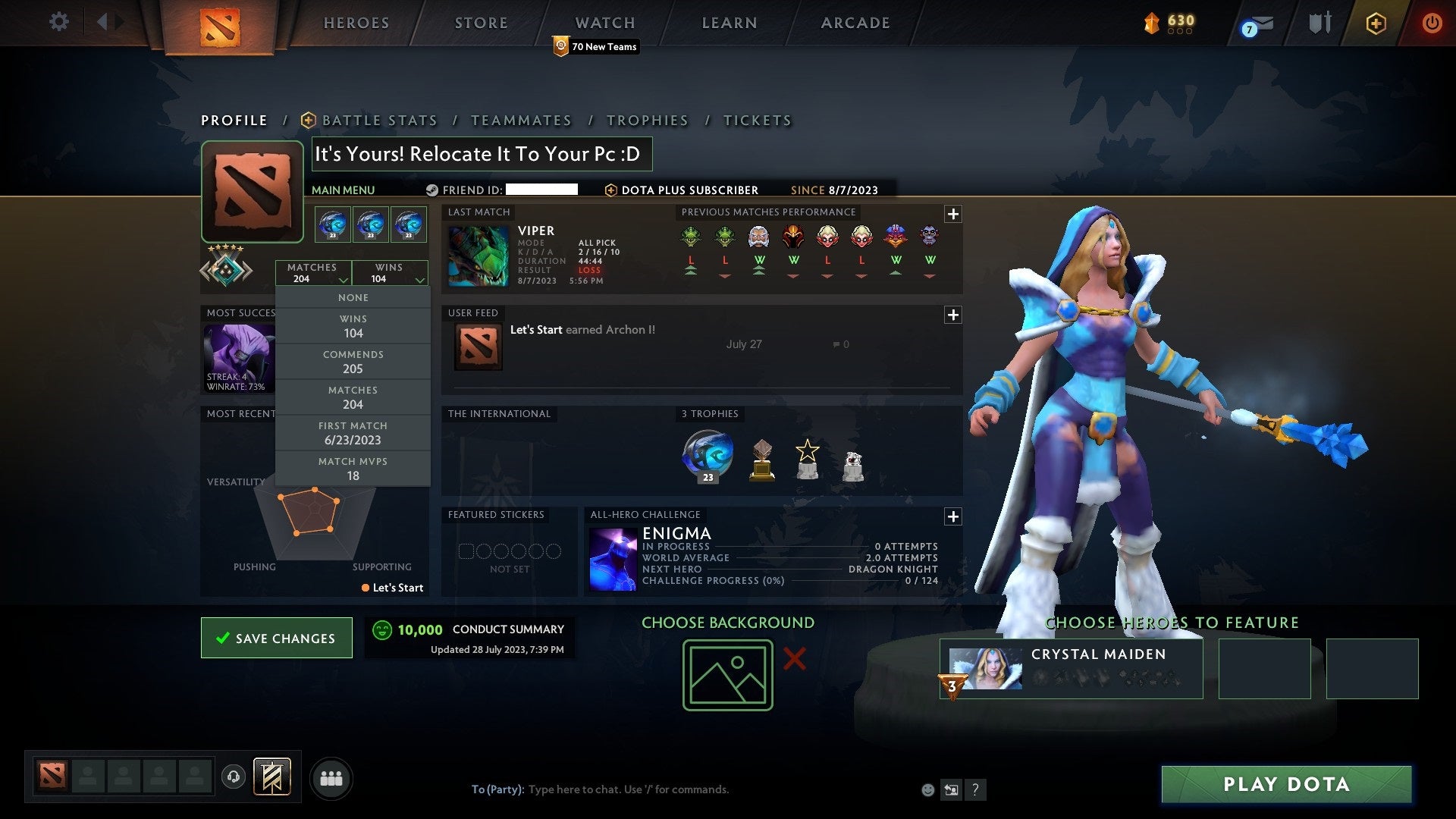Toggle chat wheel icon next to chat box
Image resolution: width=1456 pixels, height=819 pixels.
tap(951, 789)
